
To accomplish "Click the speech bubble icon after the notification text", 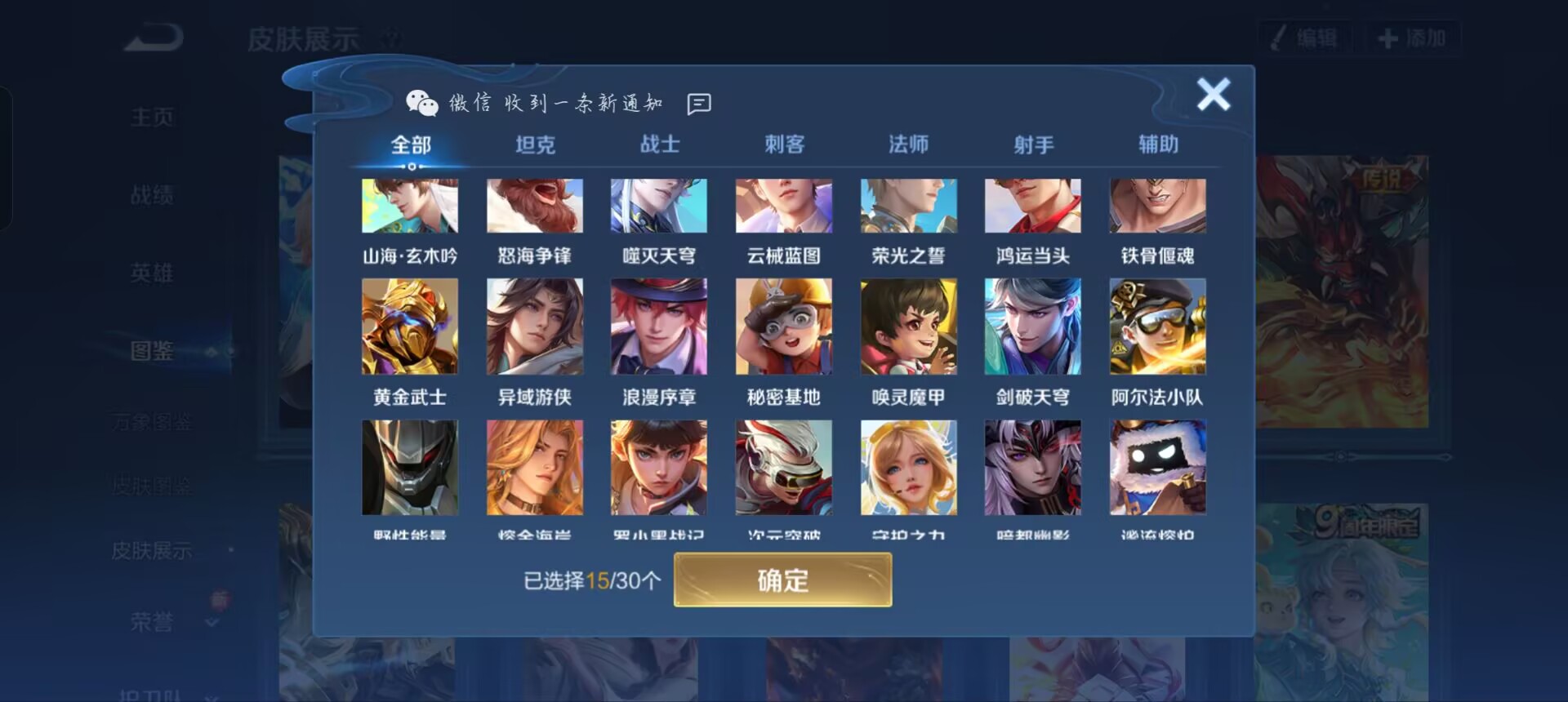I will 699,103.
